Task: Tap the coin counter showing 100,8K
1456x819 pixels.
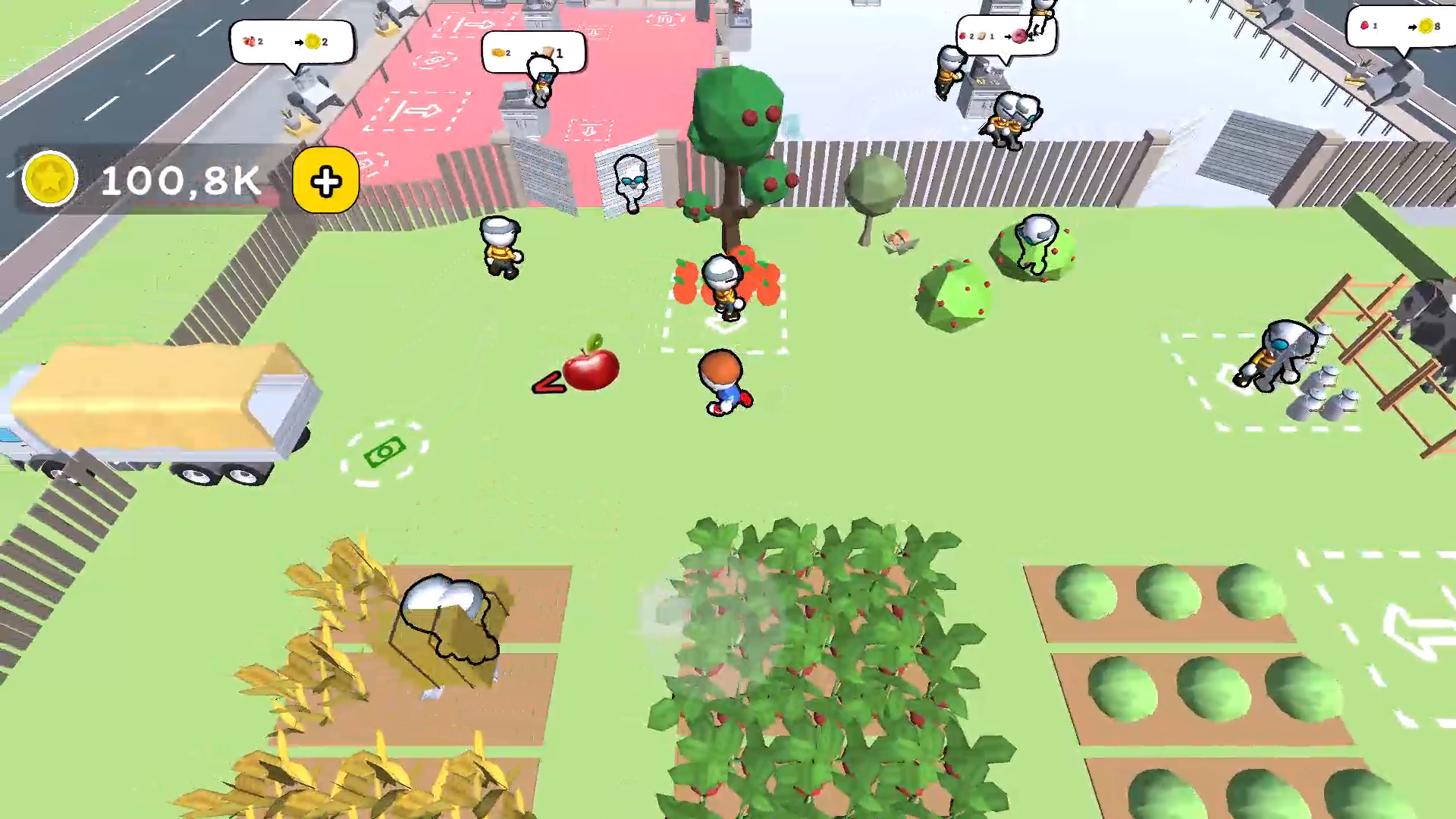Action: [178, 180]
